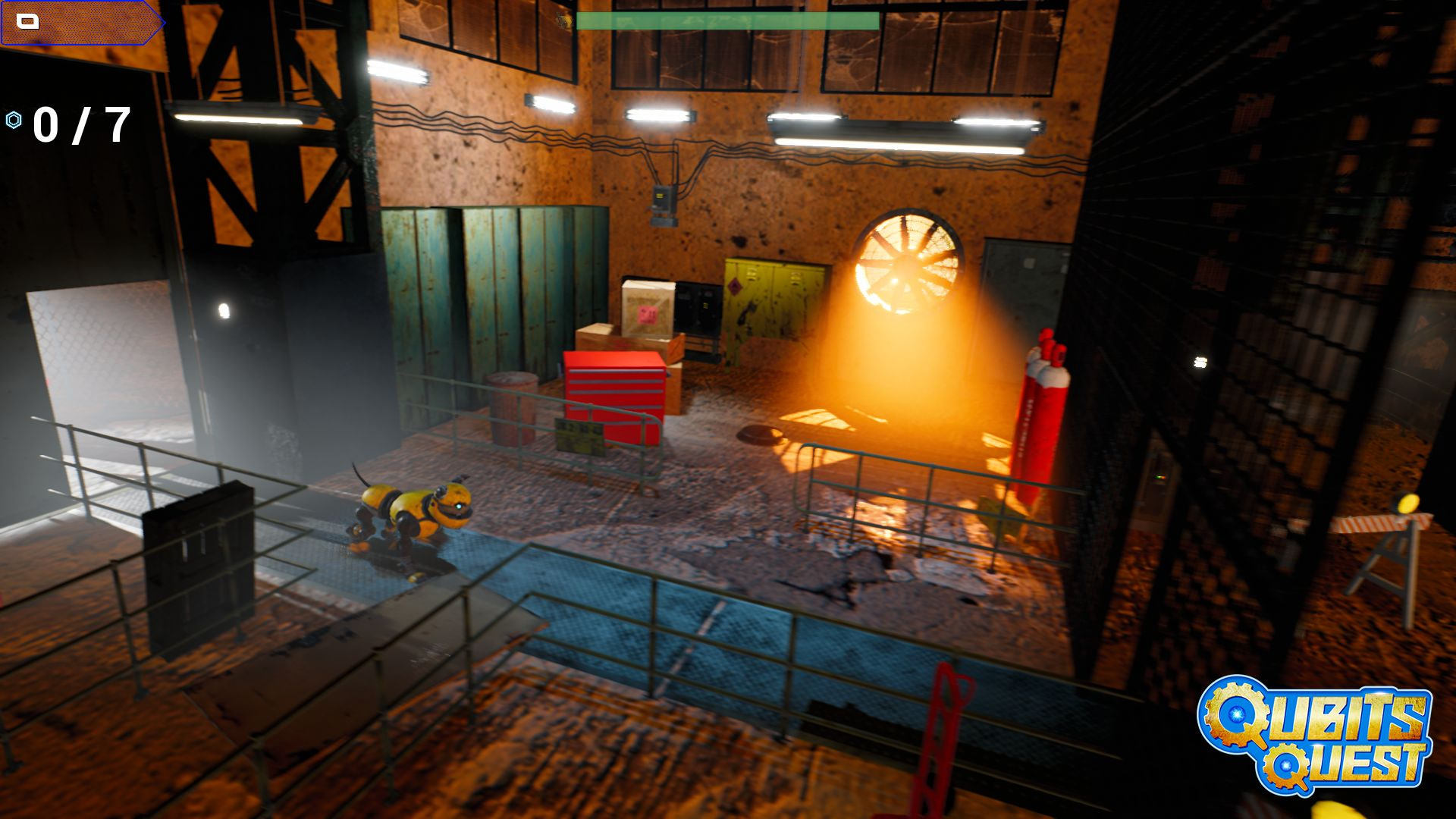1456x819 pixels.
Task: Click the arrow-shaped panel in the top-left corner
Action: (x=82, y=23)
